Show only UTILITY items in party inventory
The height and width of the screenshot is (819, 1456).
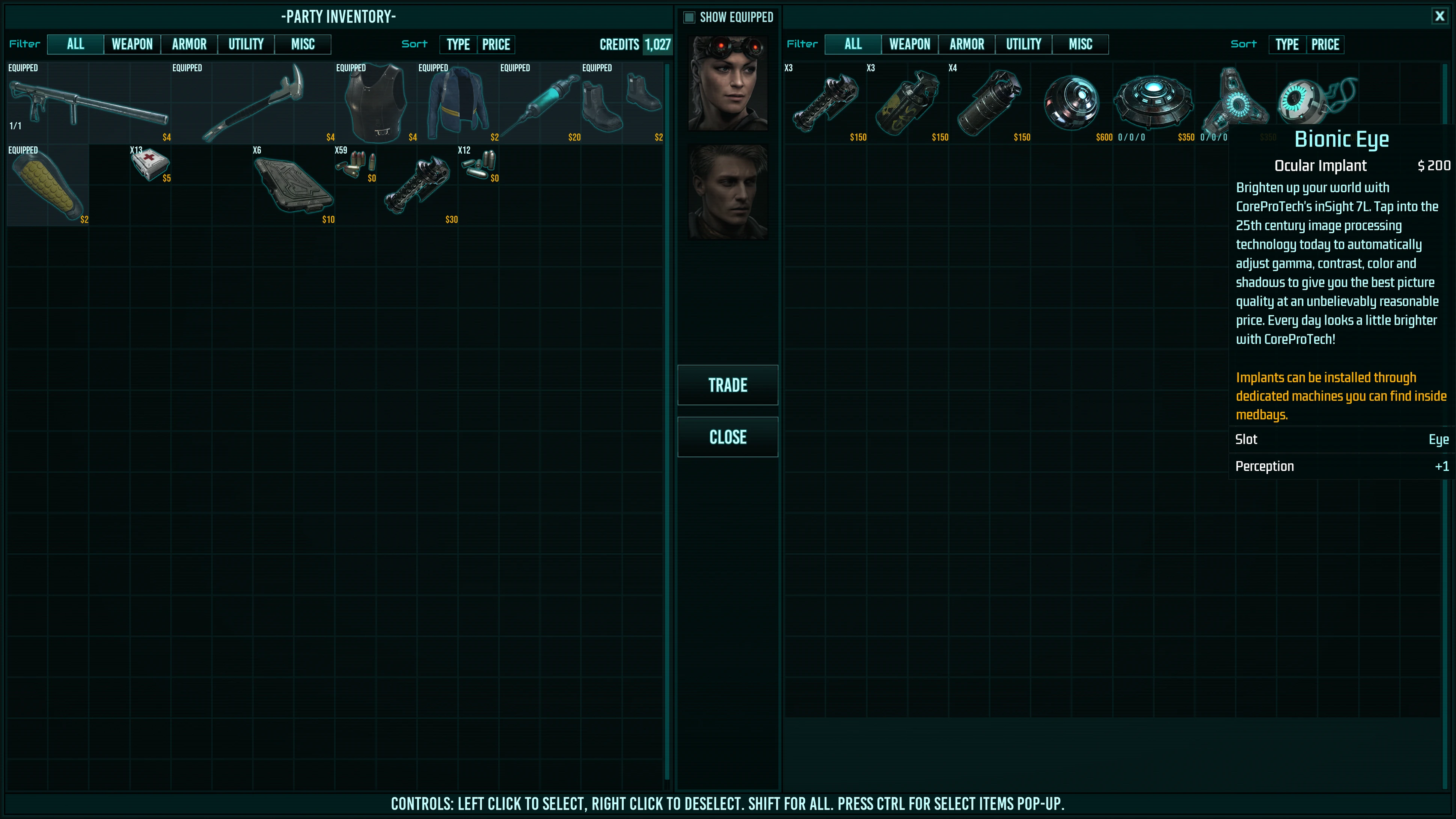pyautogui.click(x=246, y=44)
